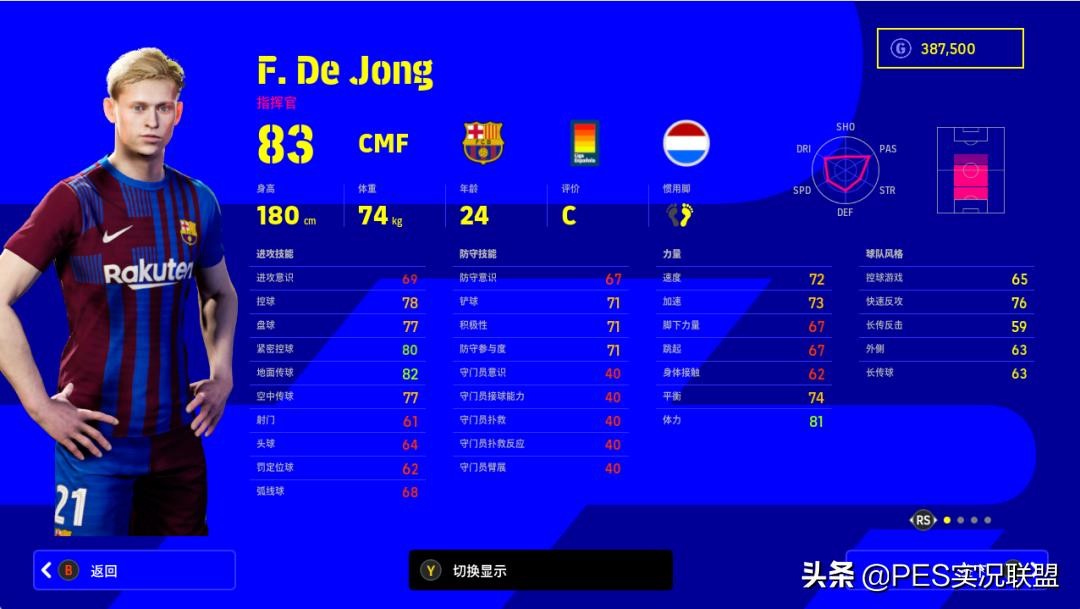Select the highlighted yellow page indicator dot
The height and width of the screenshot is (609, 1080).
point(947,520)
